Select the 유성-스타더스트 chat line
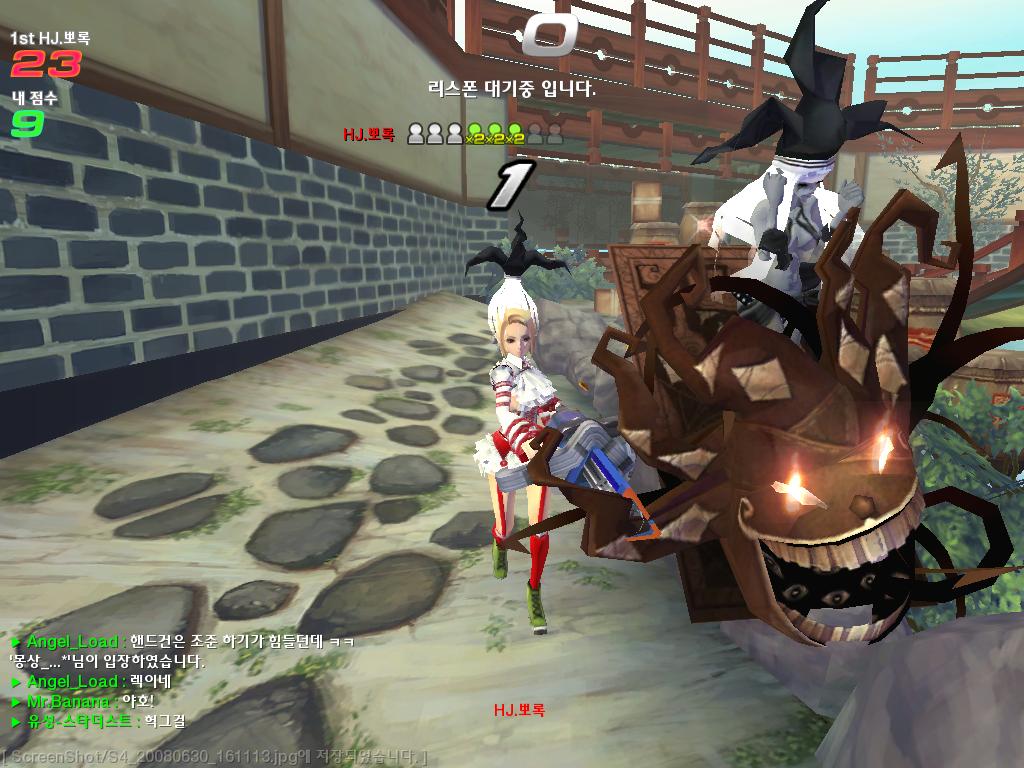The width and height of the screenshot is (1024, 768). 98,721
